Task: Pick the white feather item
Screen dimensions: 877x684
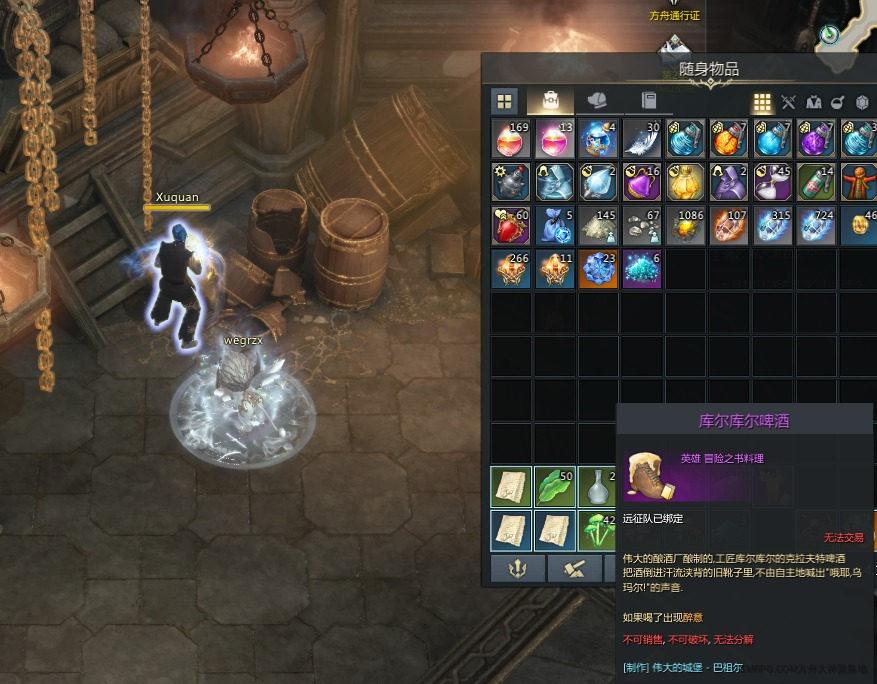Action: [642, 138]
